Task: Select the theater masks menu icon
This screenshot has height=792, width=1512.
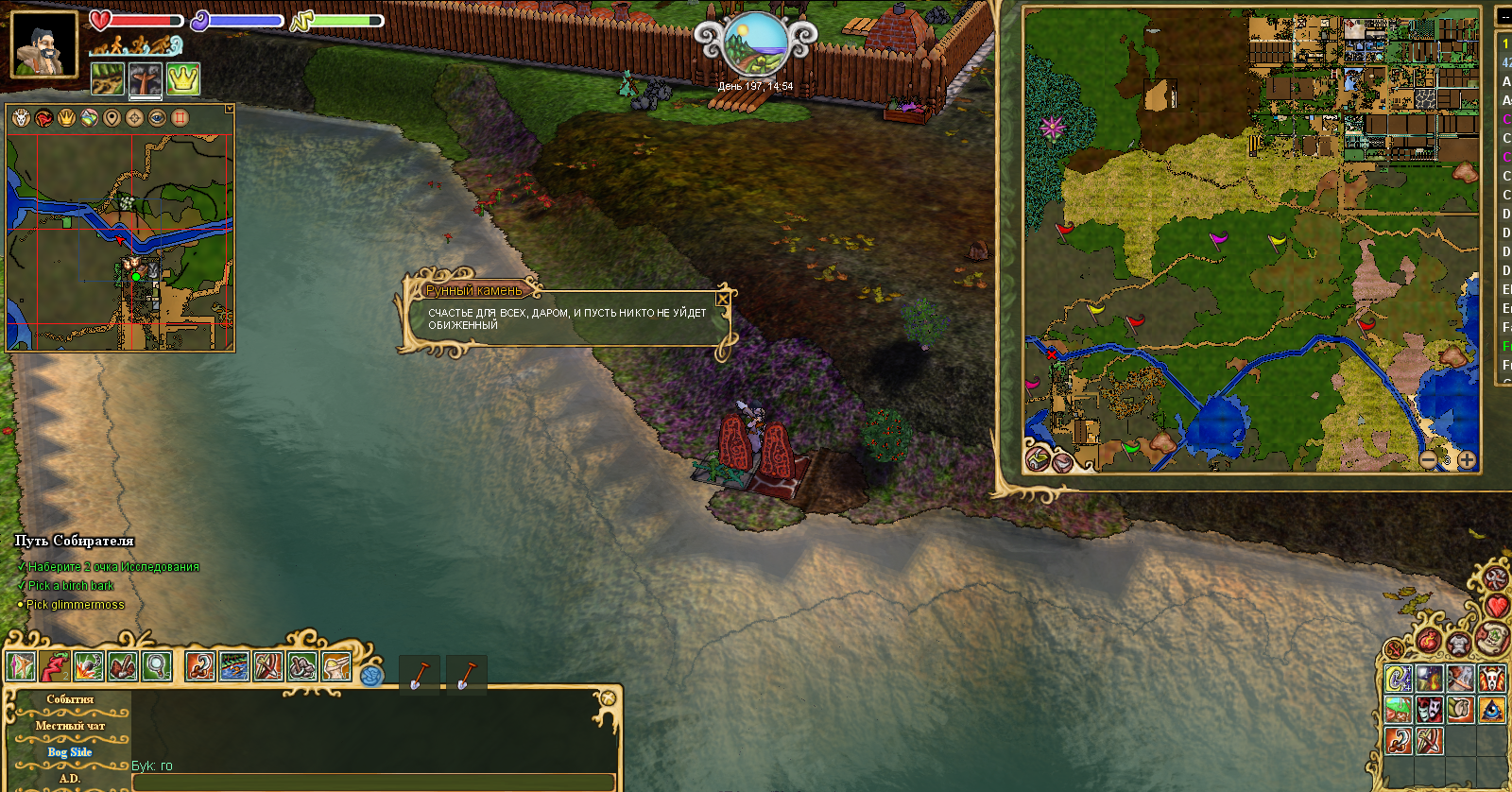Action: coord(1430,708)
